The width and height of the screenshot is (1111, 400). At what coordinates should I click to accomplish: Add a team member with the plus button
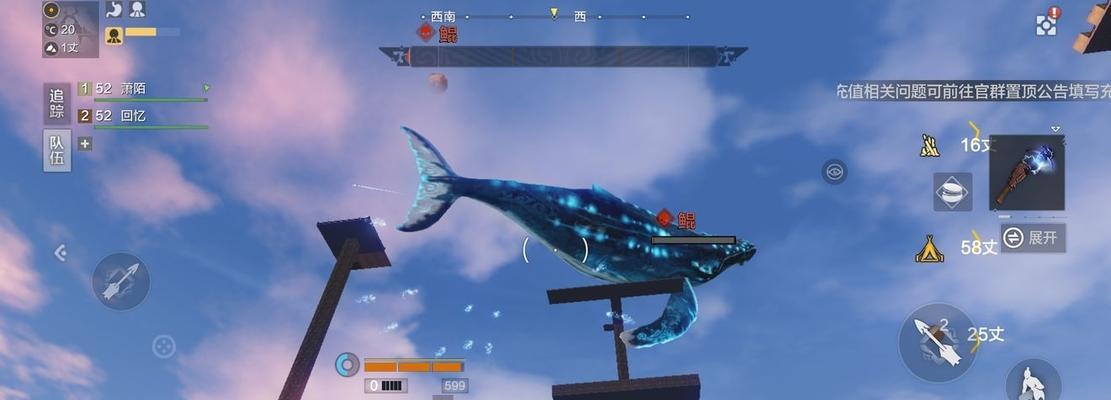click(85, 143)
